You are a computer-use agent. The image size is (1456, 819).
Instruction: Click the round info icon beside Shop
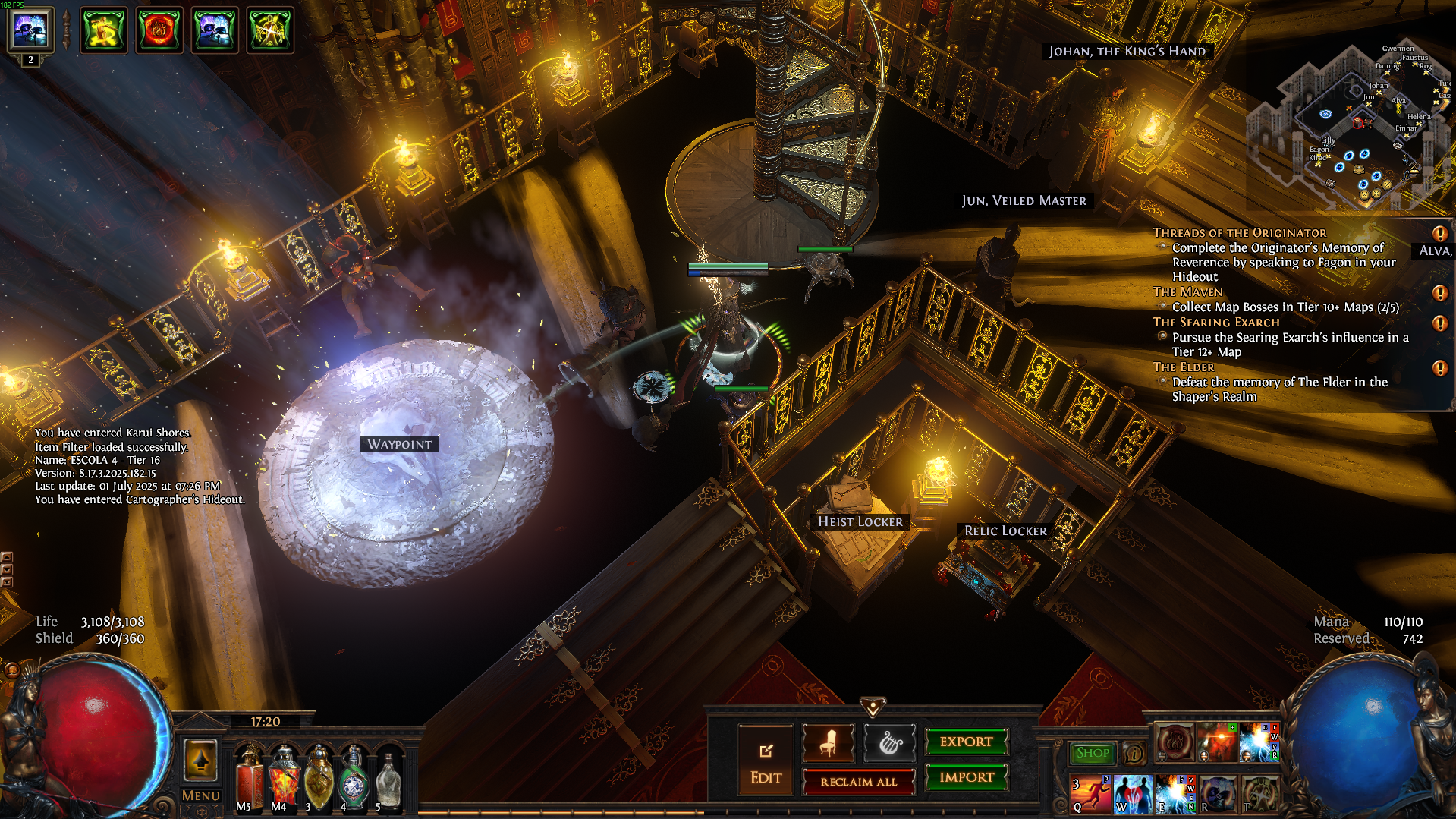(1134, 754)
